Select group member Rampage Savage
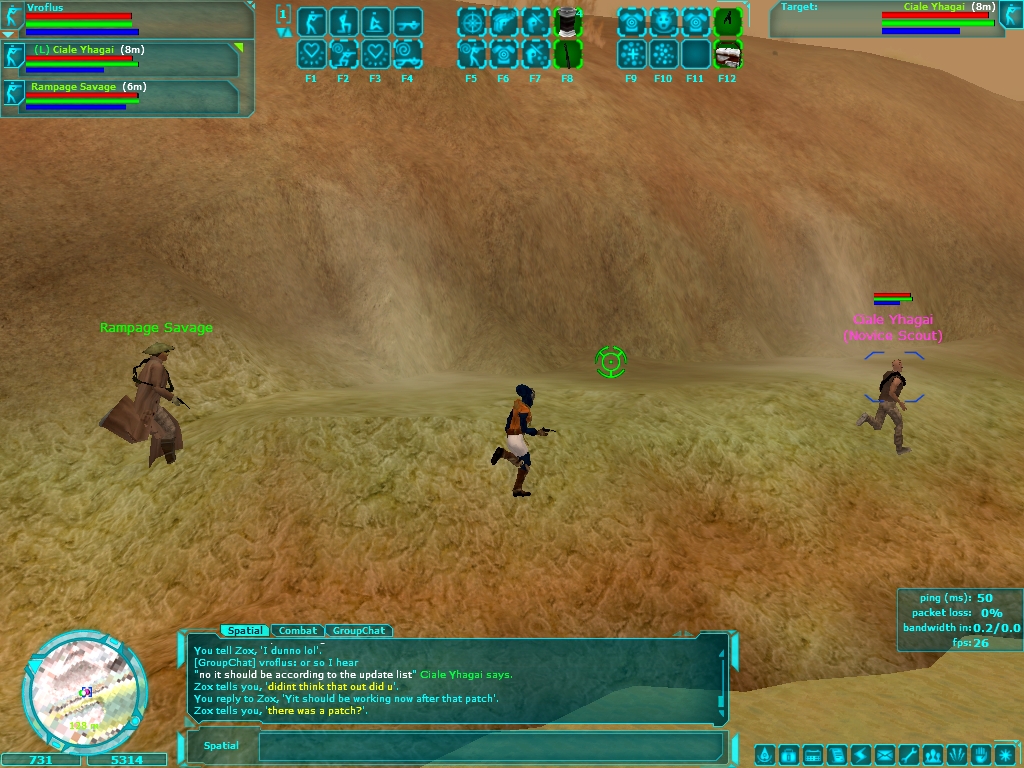The width and height of the screenshot is (1024, 768). [121, 96]
